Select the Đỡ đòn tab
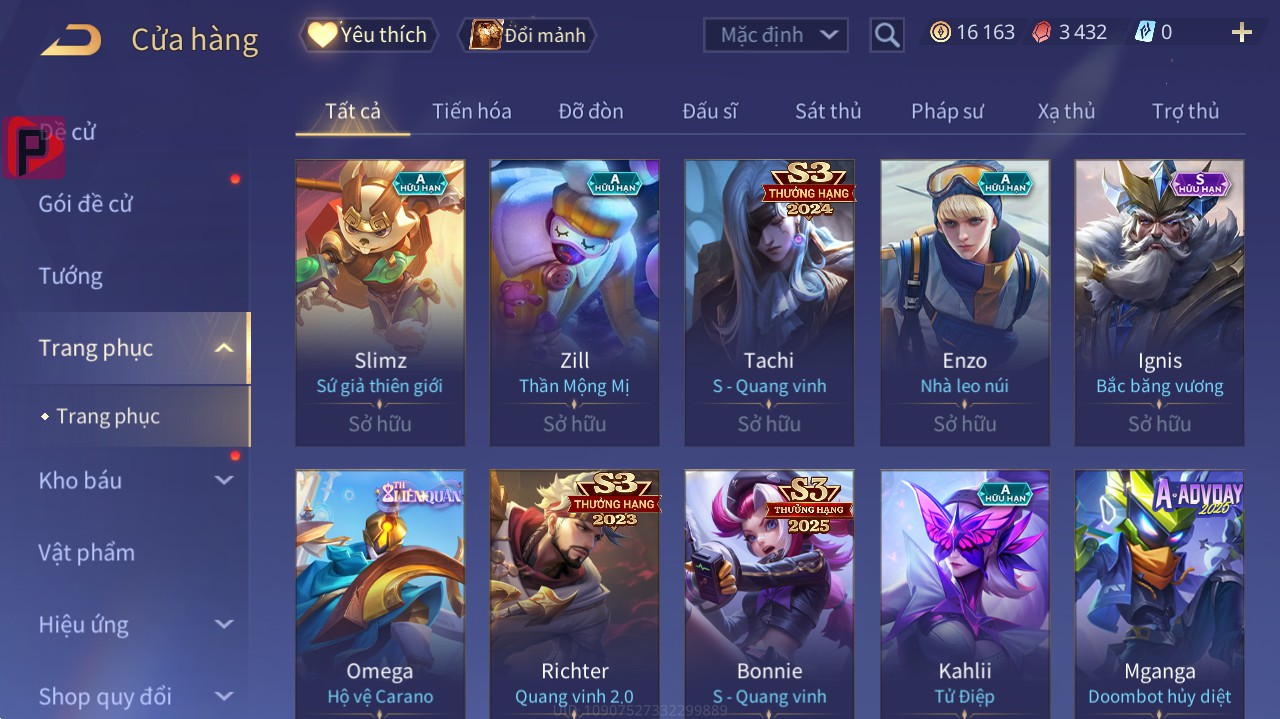 click(x=591, y=111)
